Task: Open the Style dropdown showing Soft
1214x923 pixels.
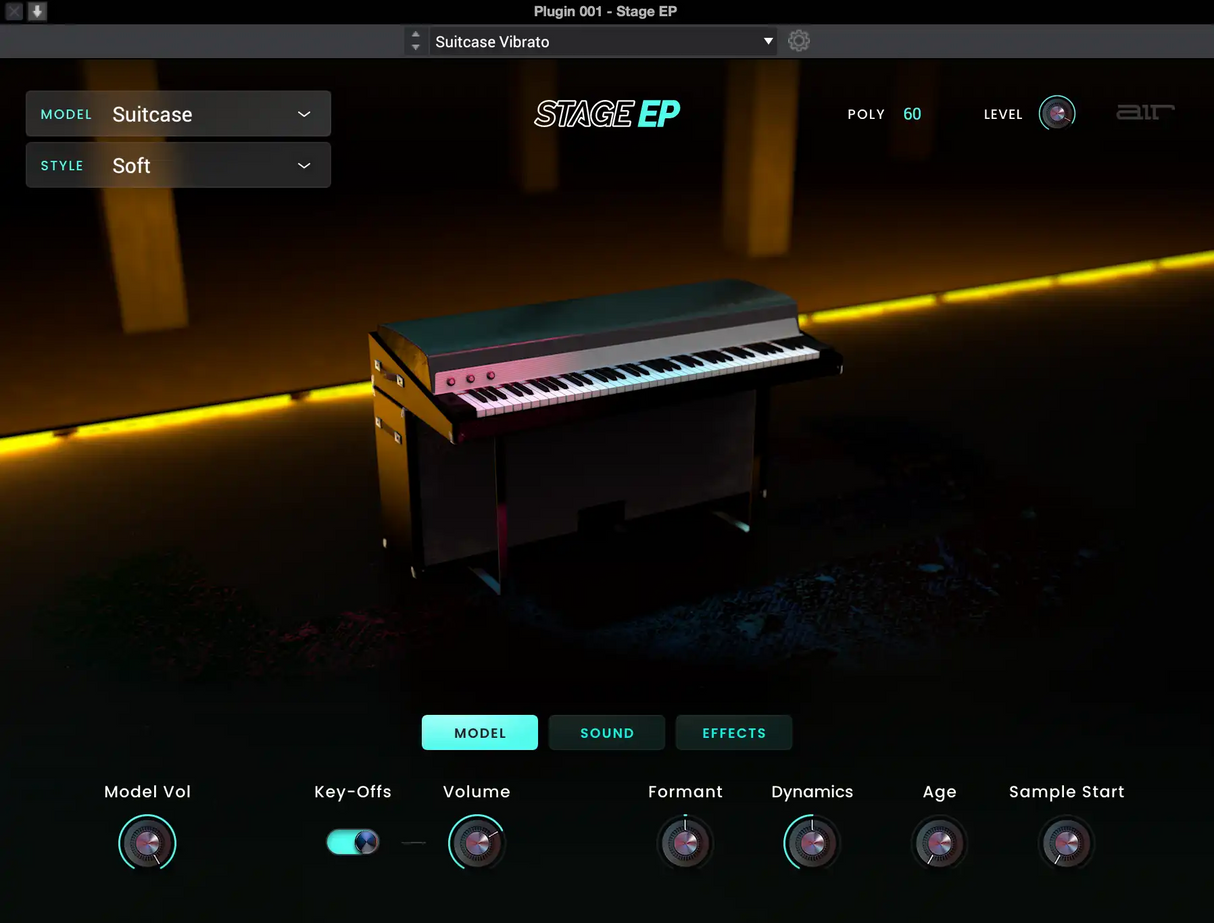Action: [x=178, y=166]
